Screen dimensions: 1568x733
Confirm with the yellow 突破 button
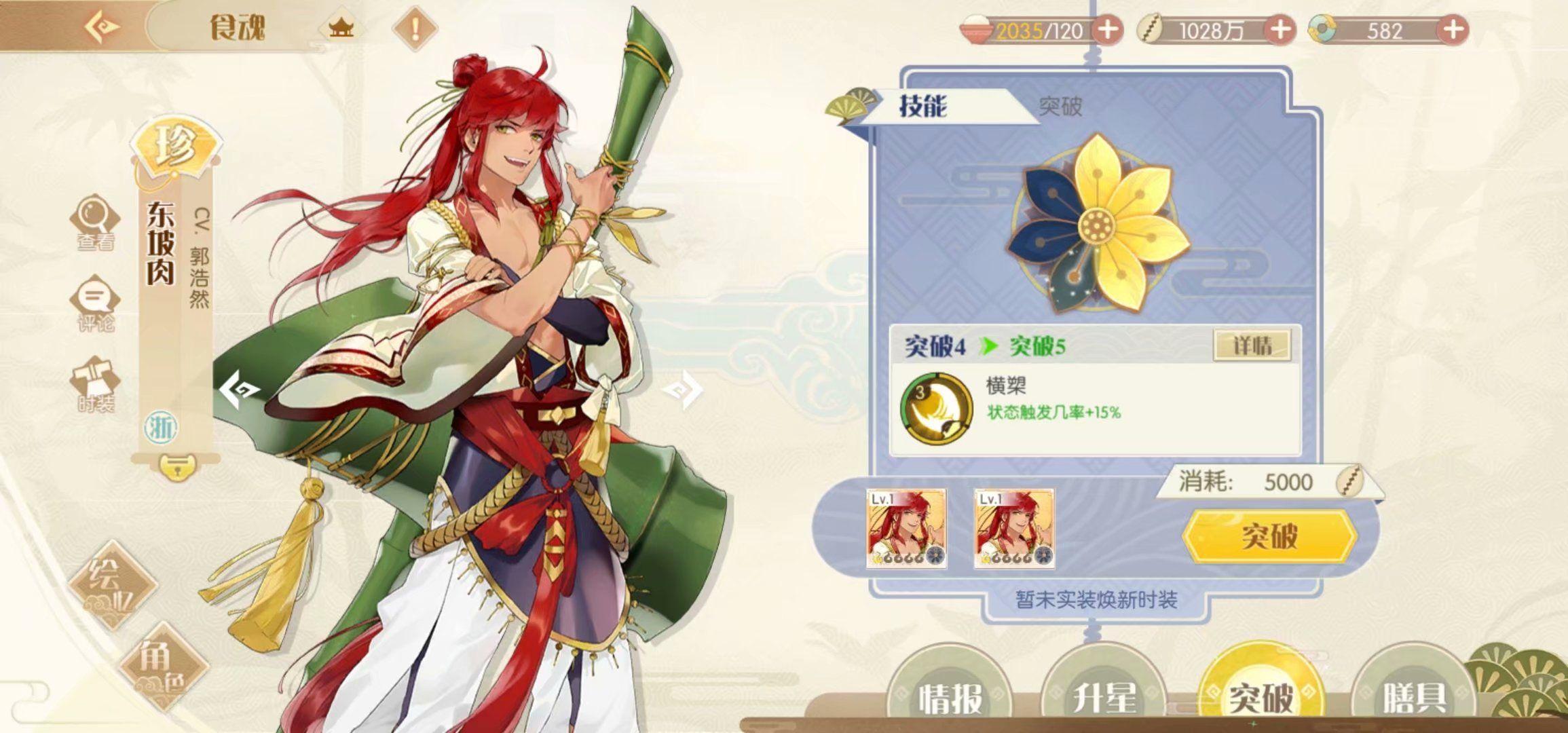pyautogui.click(x=1269, y=536)
